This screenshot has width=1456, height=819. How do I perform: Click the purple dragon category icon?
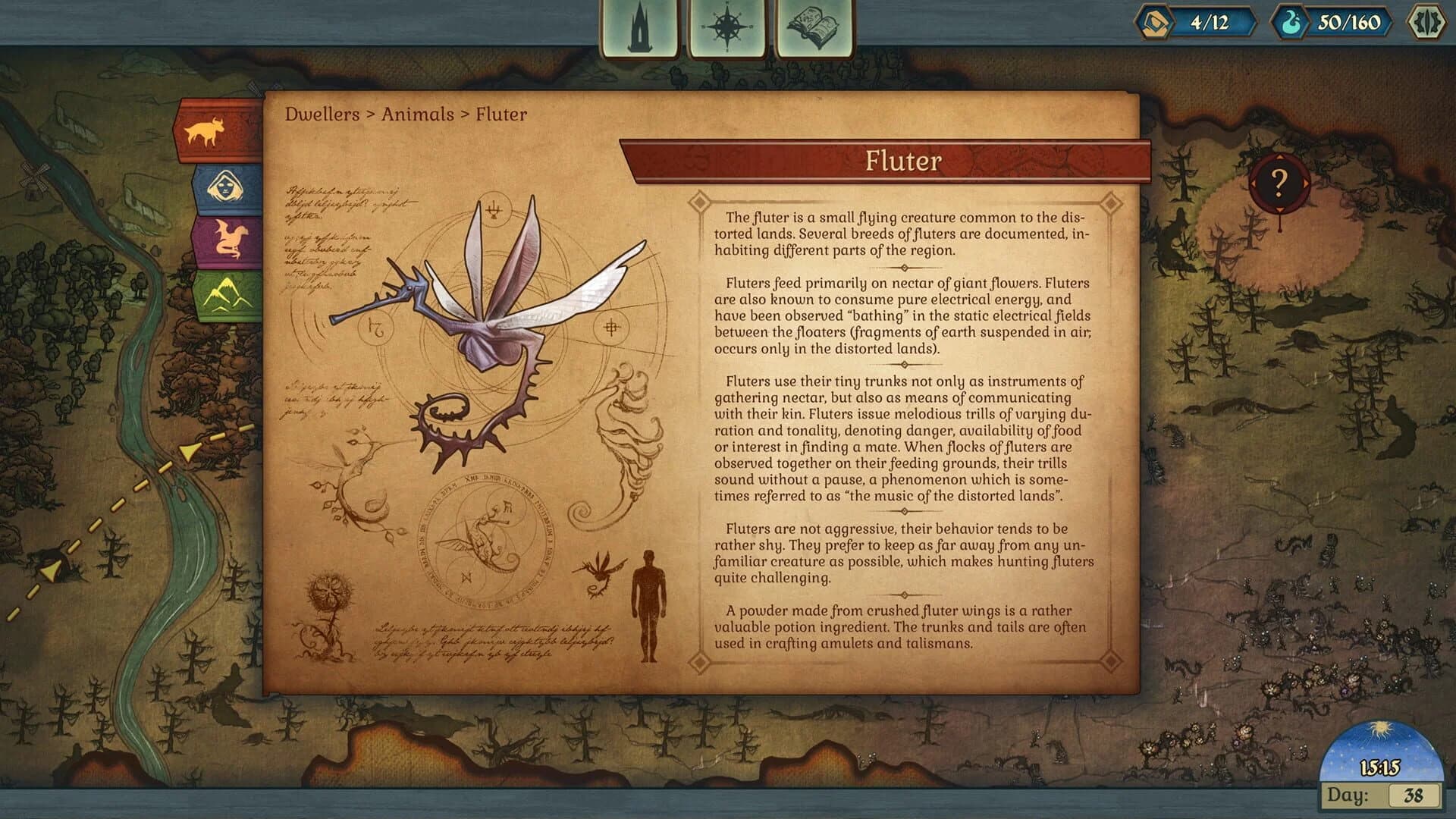click(217, 239)
